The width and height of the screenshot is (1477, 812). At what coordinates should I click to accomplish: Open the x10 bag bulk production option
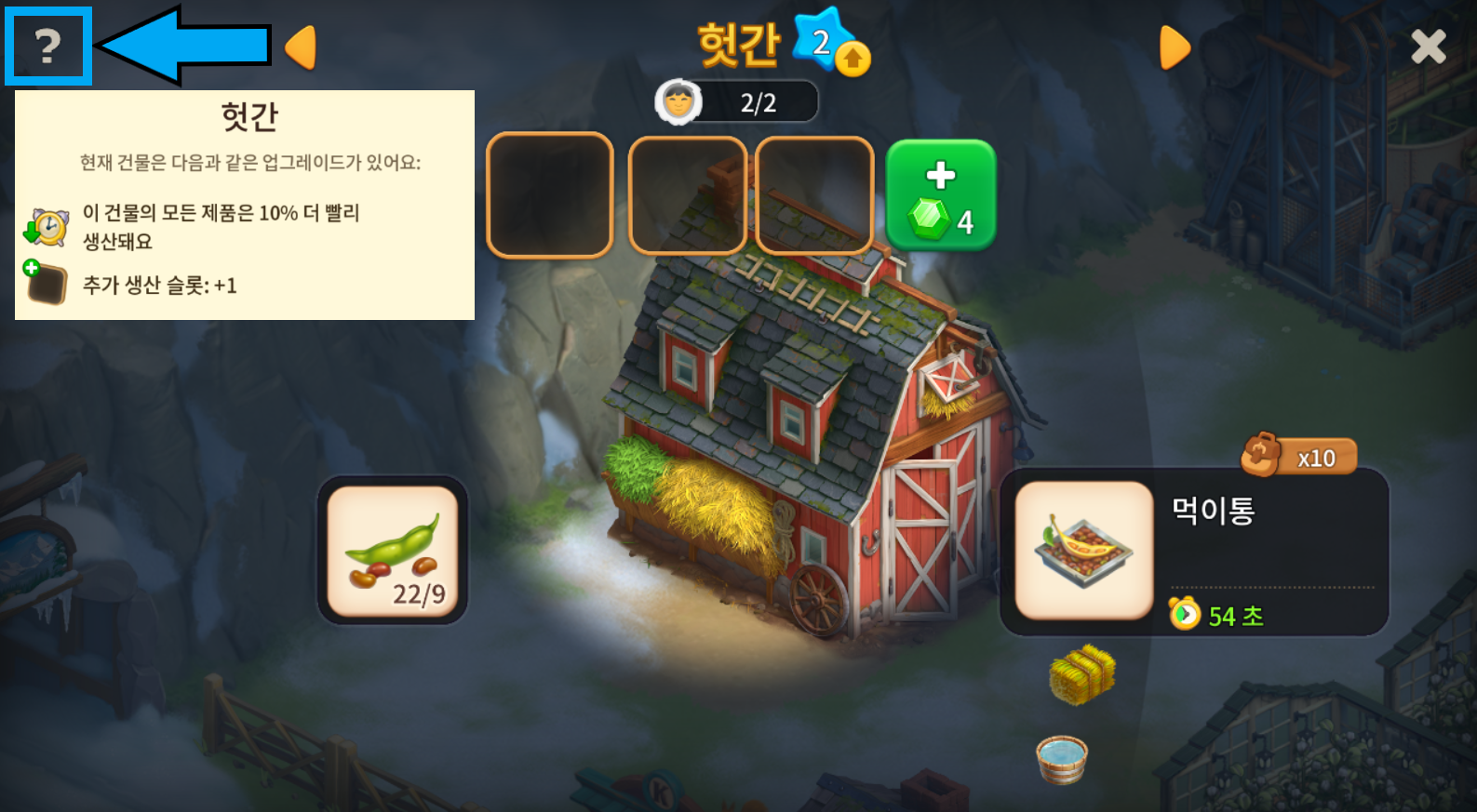click(x=1299, y=456)
